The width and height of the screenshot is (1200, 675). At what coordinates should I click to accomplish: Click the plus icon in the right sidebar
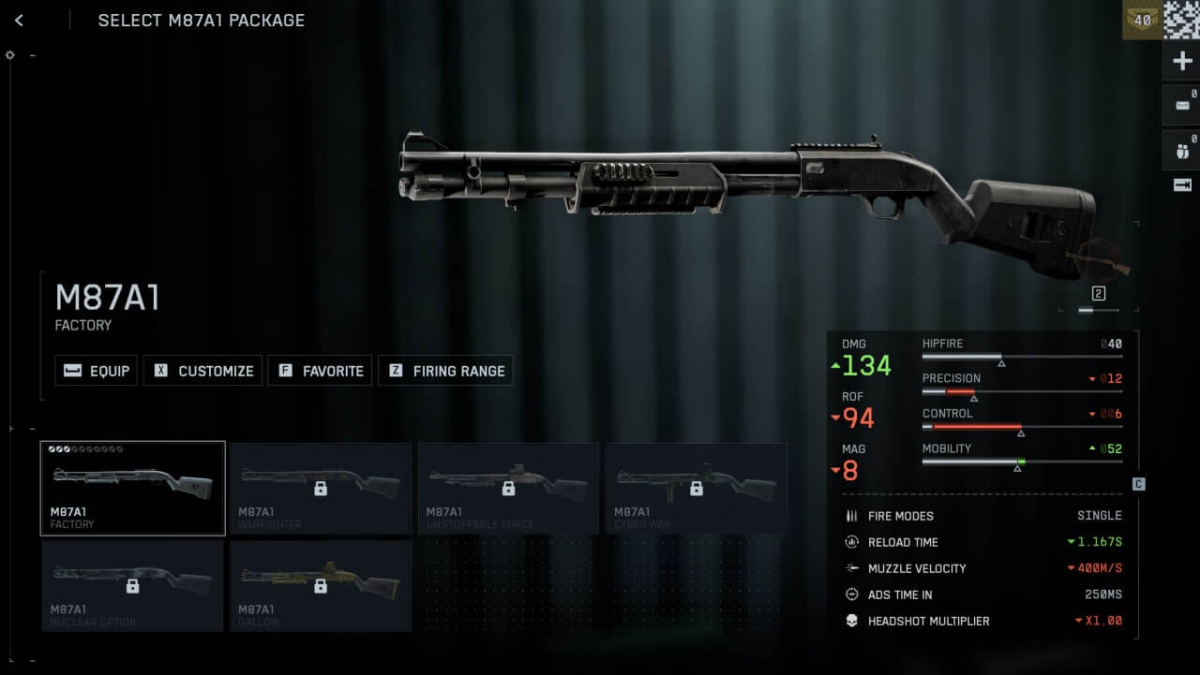(x=1181, y=62)
